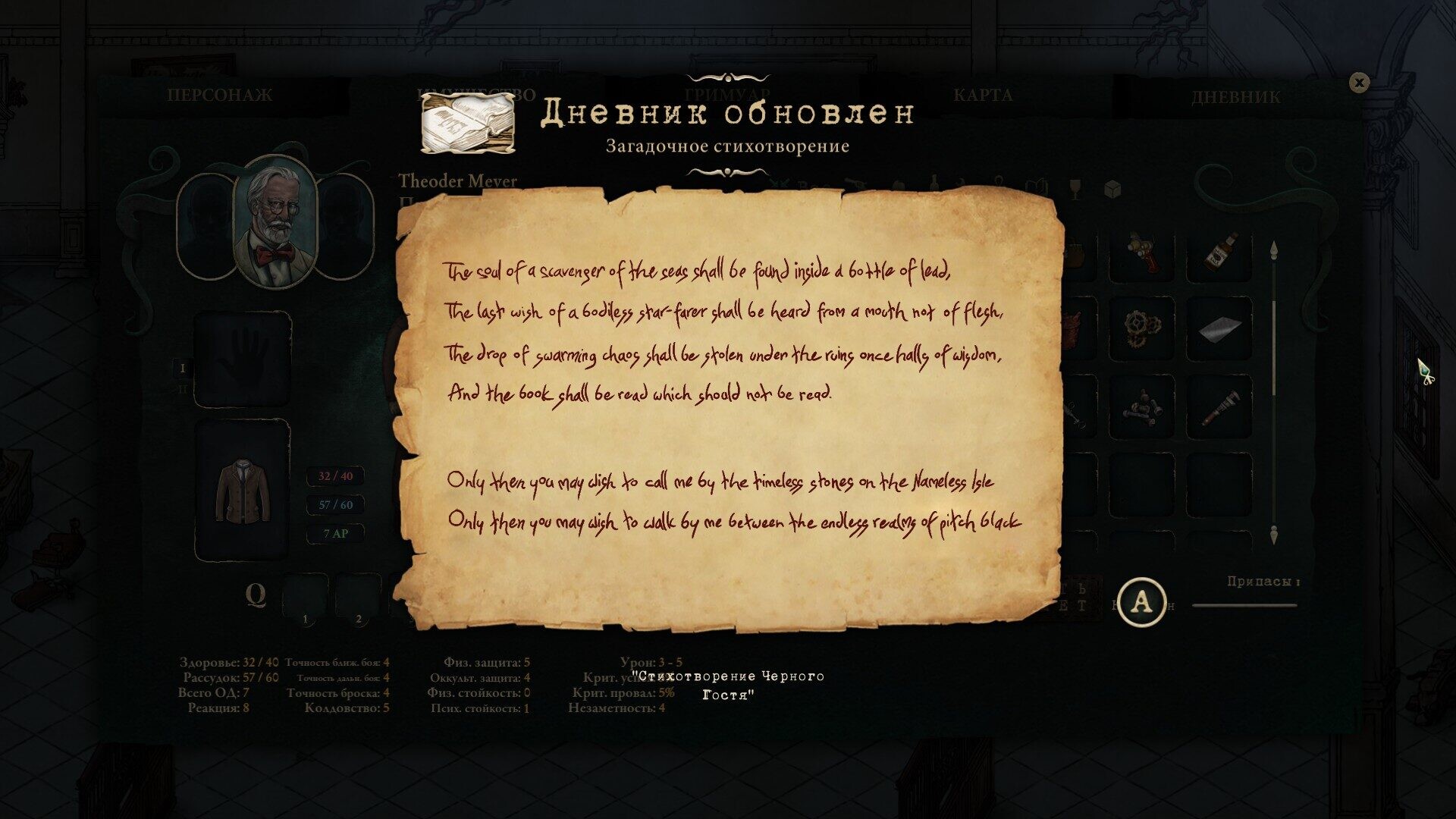Select the pipe wrench item

1219,407
